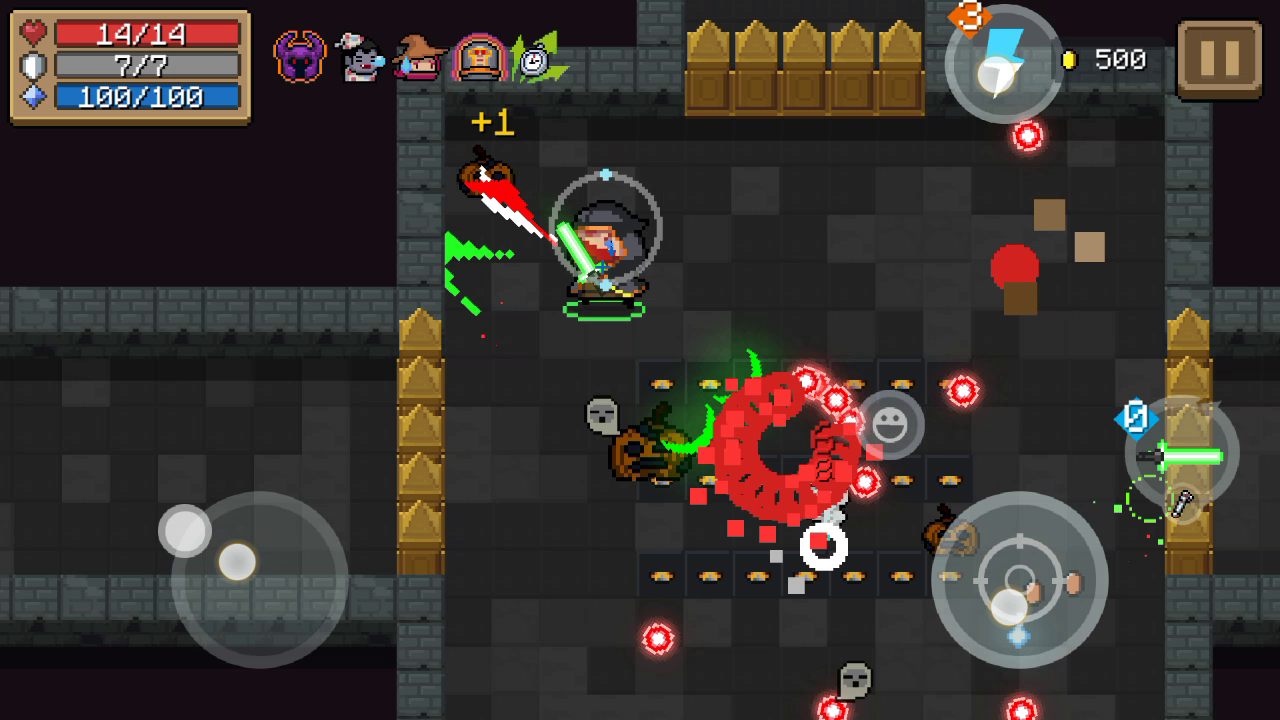This screenshot has height=720, width=1280.
Task: Select the brown witch hat buff icon
Action: 418,58
